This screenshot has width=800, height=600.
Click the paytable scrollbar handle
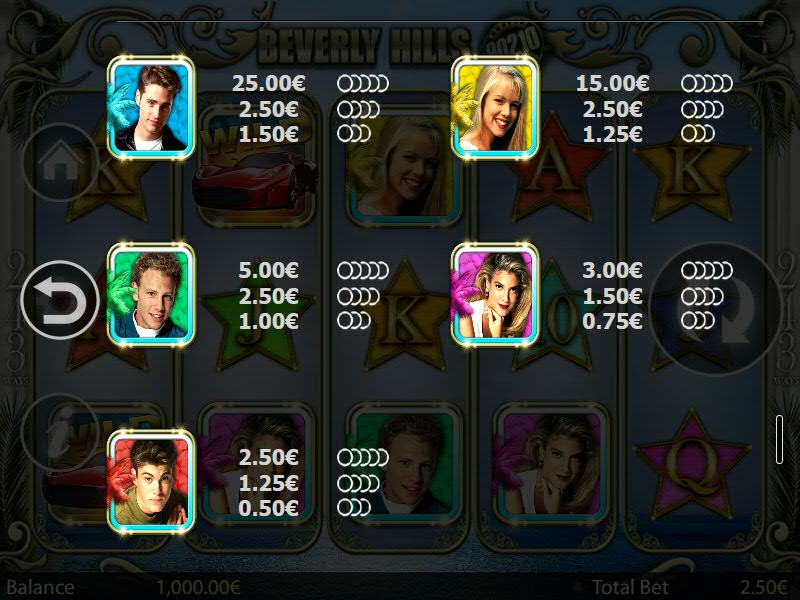[x=779, y=439]
